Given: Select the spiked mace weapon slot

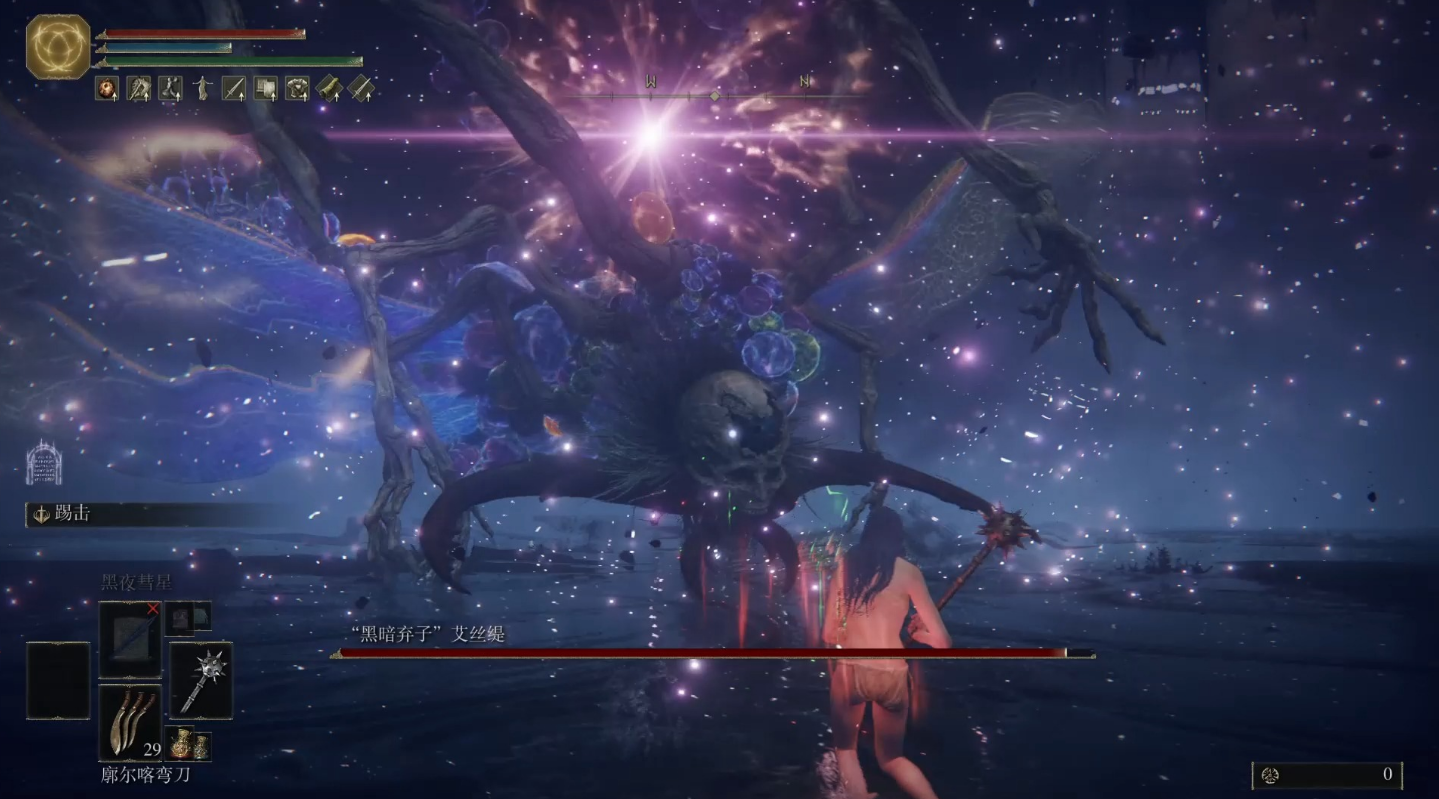Looking at the screenshot, I should point(201,680).
